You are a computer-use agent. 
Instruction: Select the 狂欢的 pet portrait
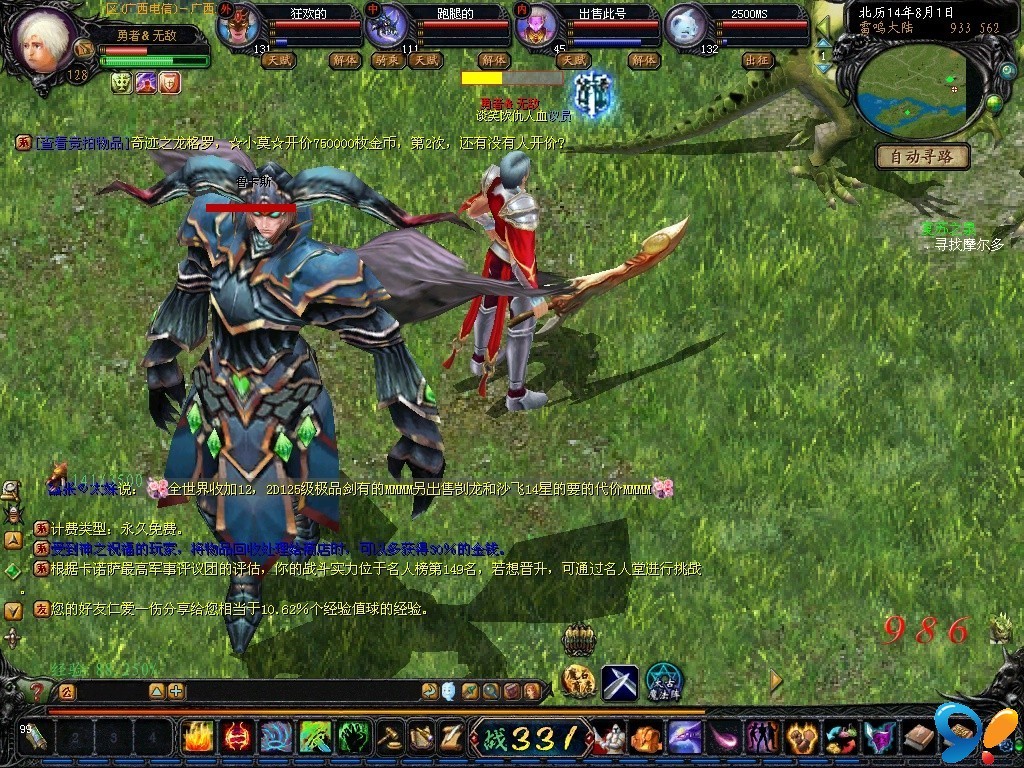point(239,27)
